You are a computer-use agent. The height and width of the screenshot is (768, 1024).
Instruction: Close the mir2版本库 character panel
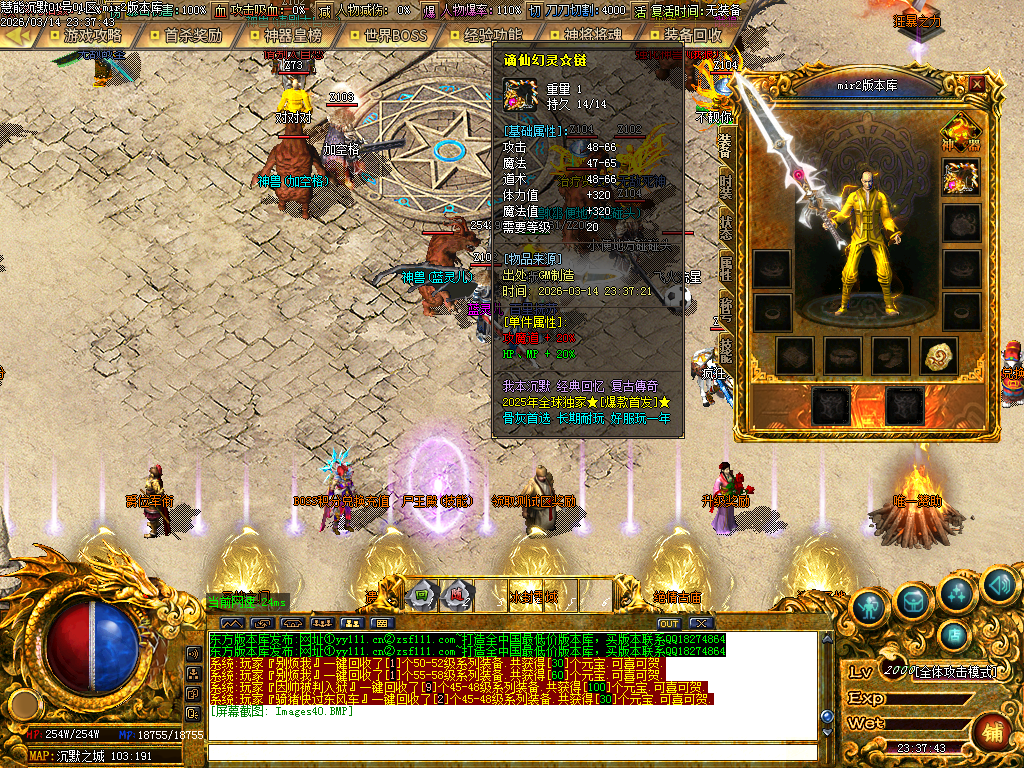pyautogui.click(x=977, y=85)
